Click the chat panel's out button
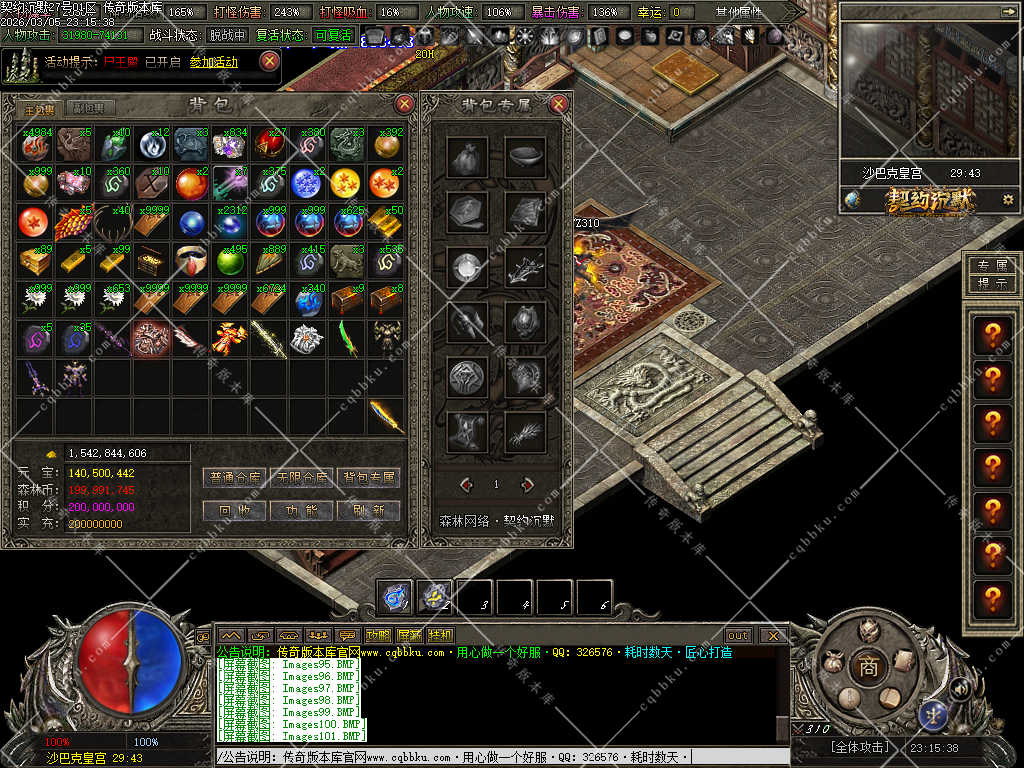The image size is (1024, 768). (738, 635)
